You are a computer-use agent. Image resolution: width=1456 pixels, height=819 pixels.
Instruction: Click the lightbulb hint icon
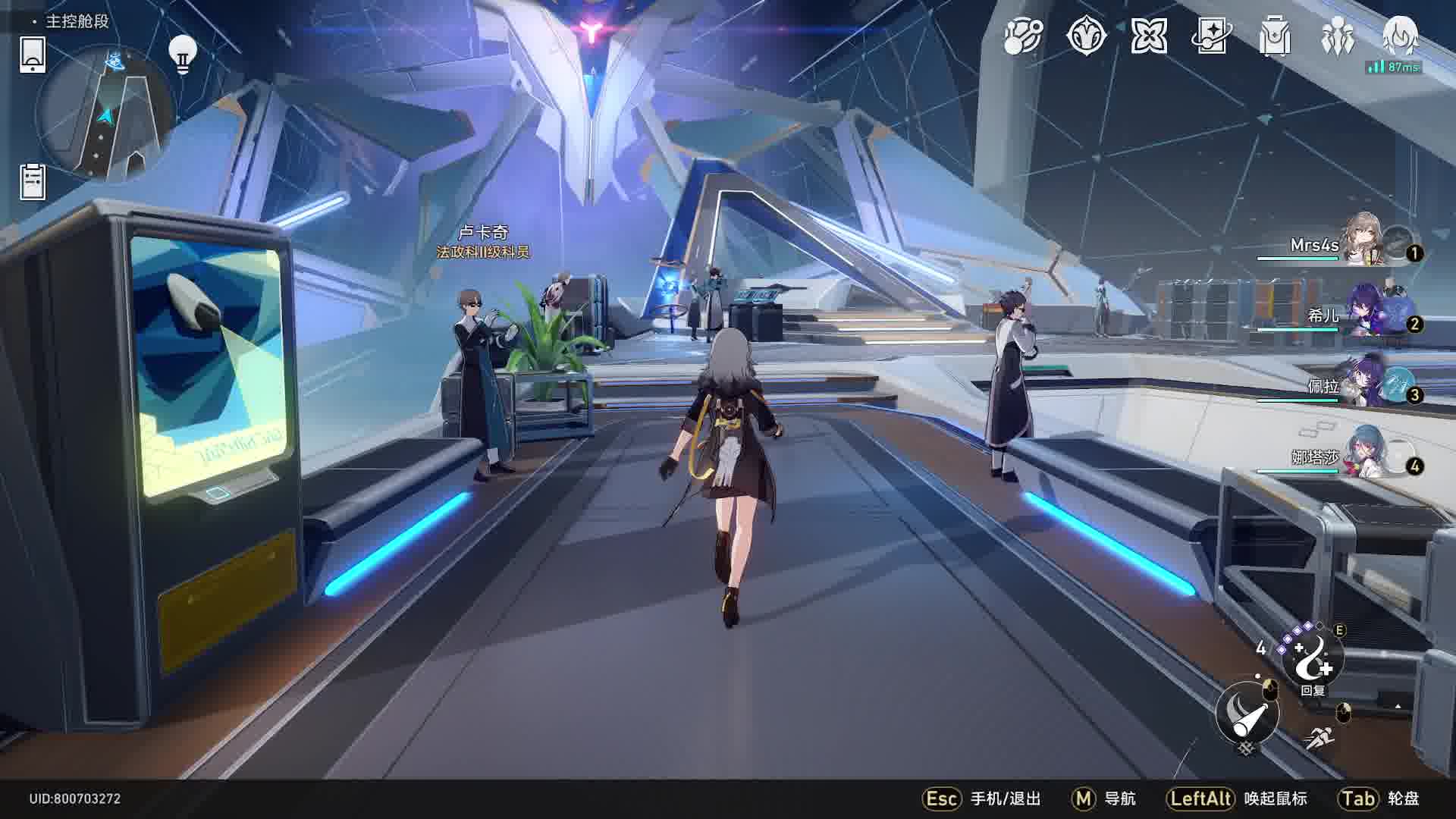(182, 55)
